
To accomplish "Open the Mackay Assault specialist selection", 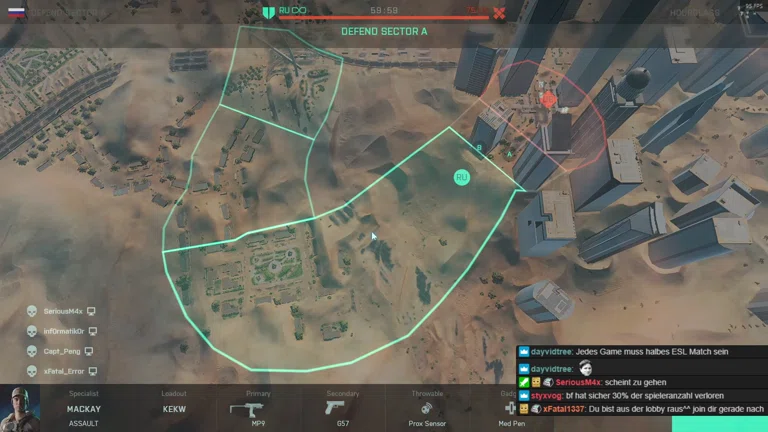I will point(84,414).
